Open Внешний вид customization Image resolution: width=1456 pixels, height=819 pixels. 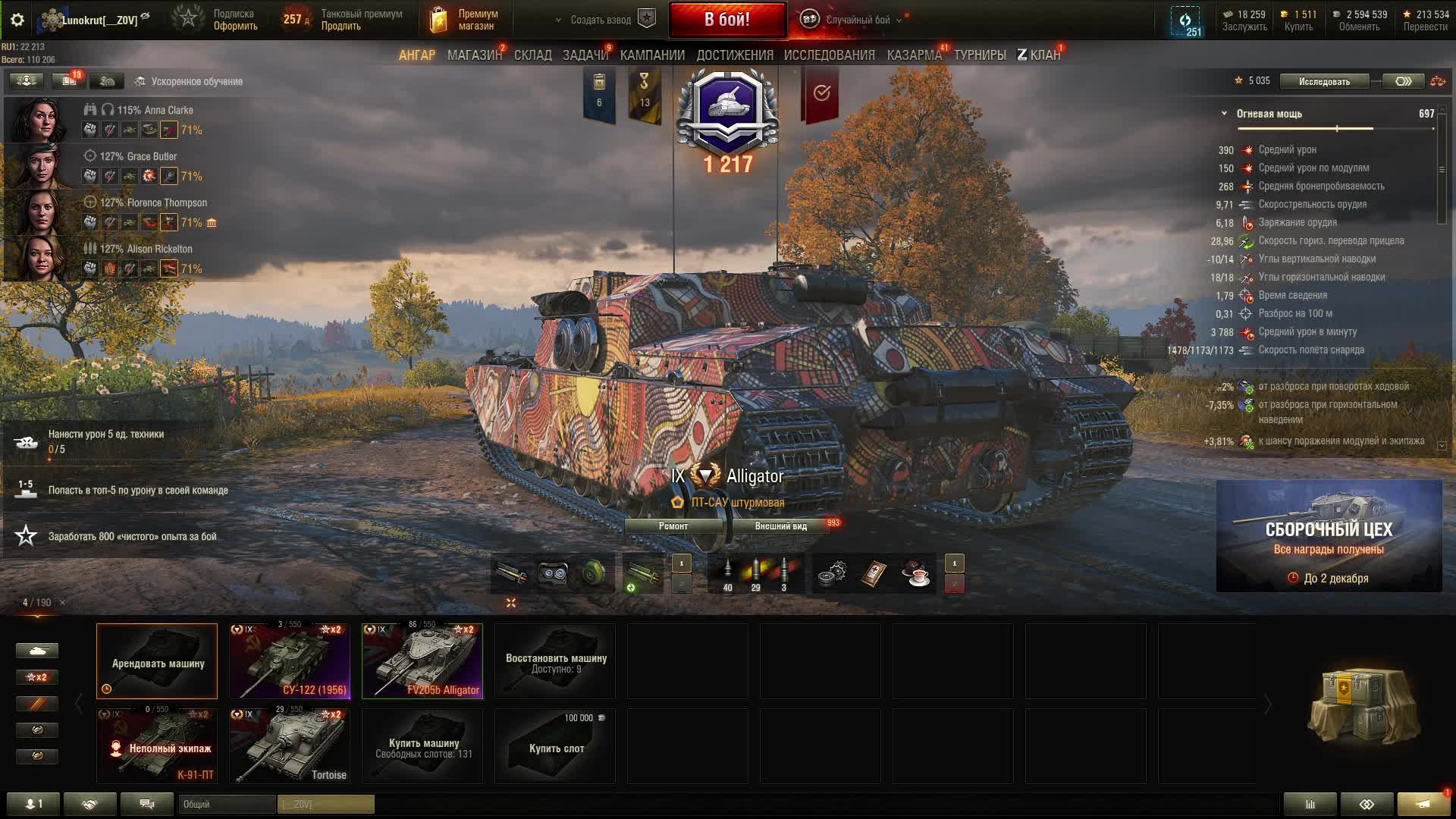tap(780, 526)
